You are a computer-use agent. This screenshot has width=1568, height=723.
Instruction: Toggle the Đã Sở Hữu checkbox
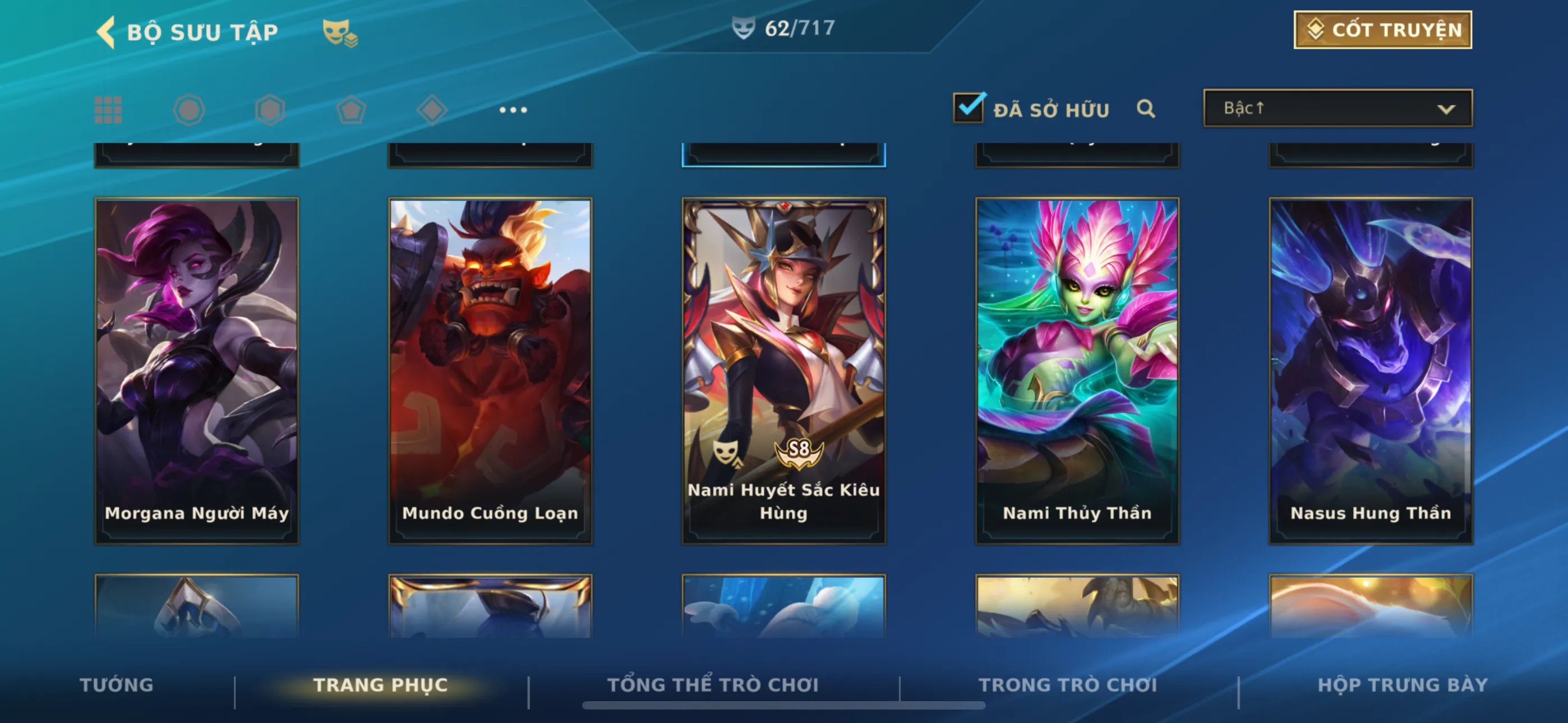click(x=968, y=108)
